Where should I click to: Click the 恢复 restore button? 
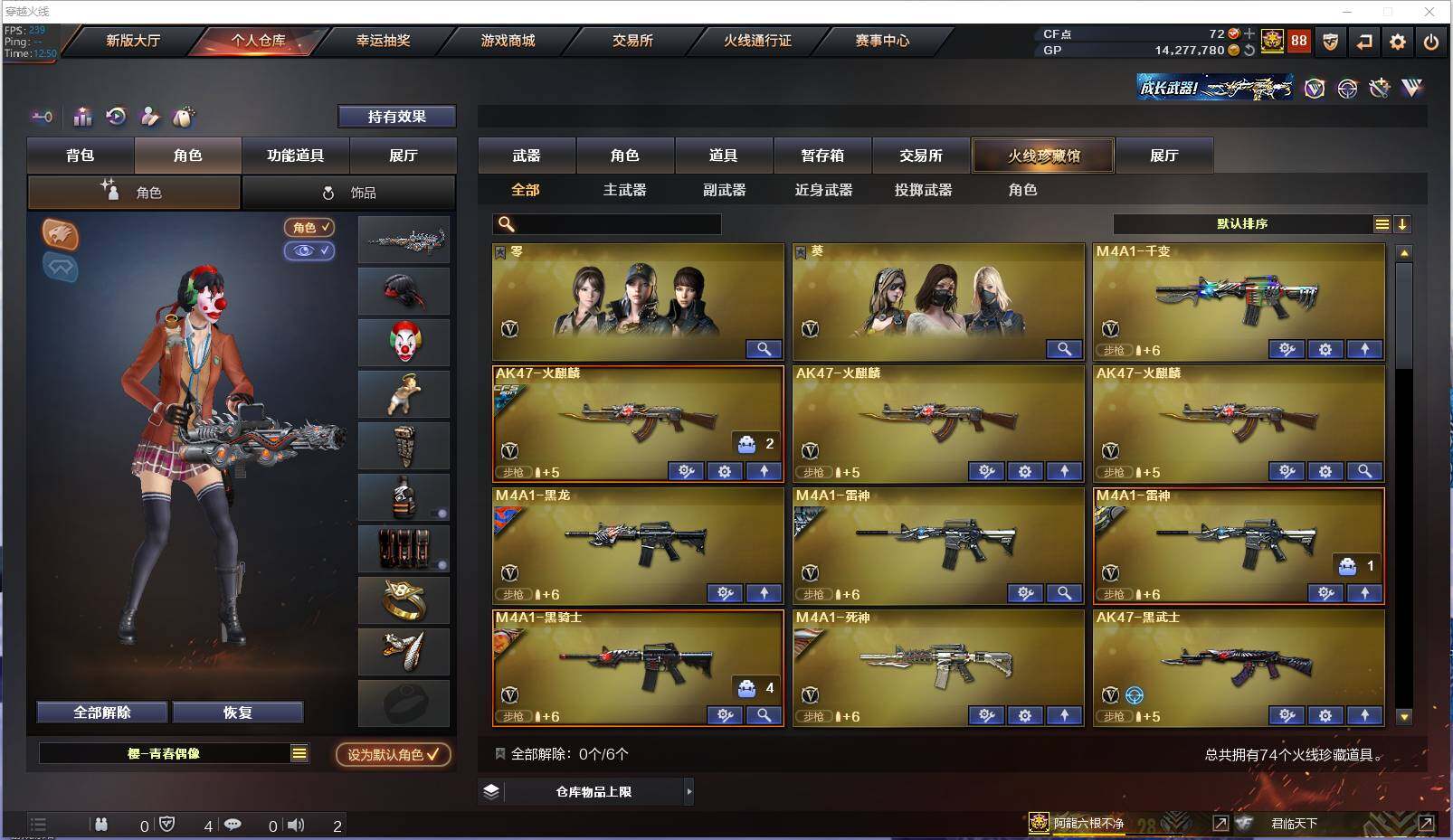point(238,713)
